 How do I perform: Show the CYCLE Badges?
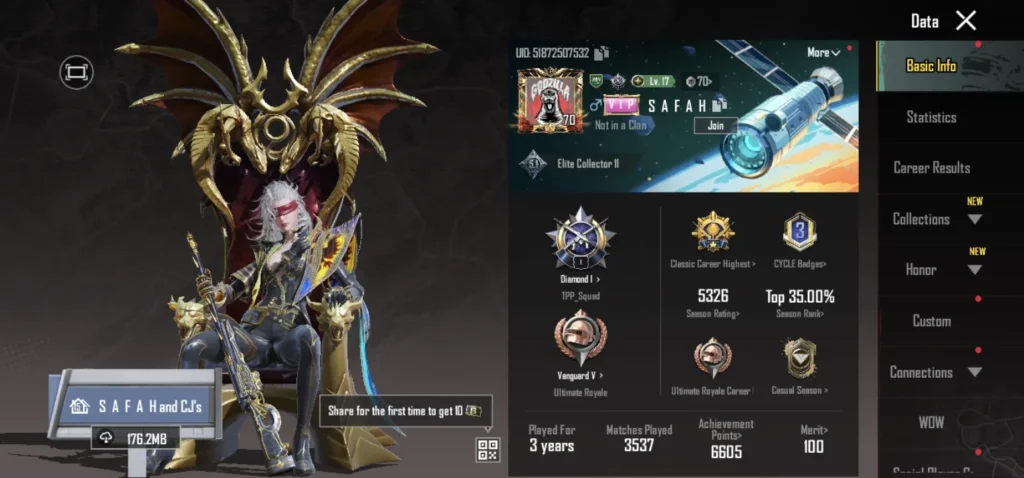pos(799,238)
